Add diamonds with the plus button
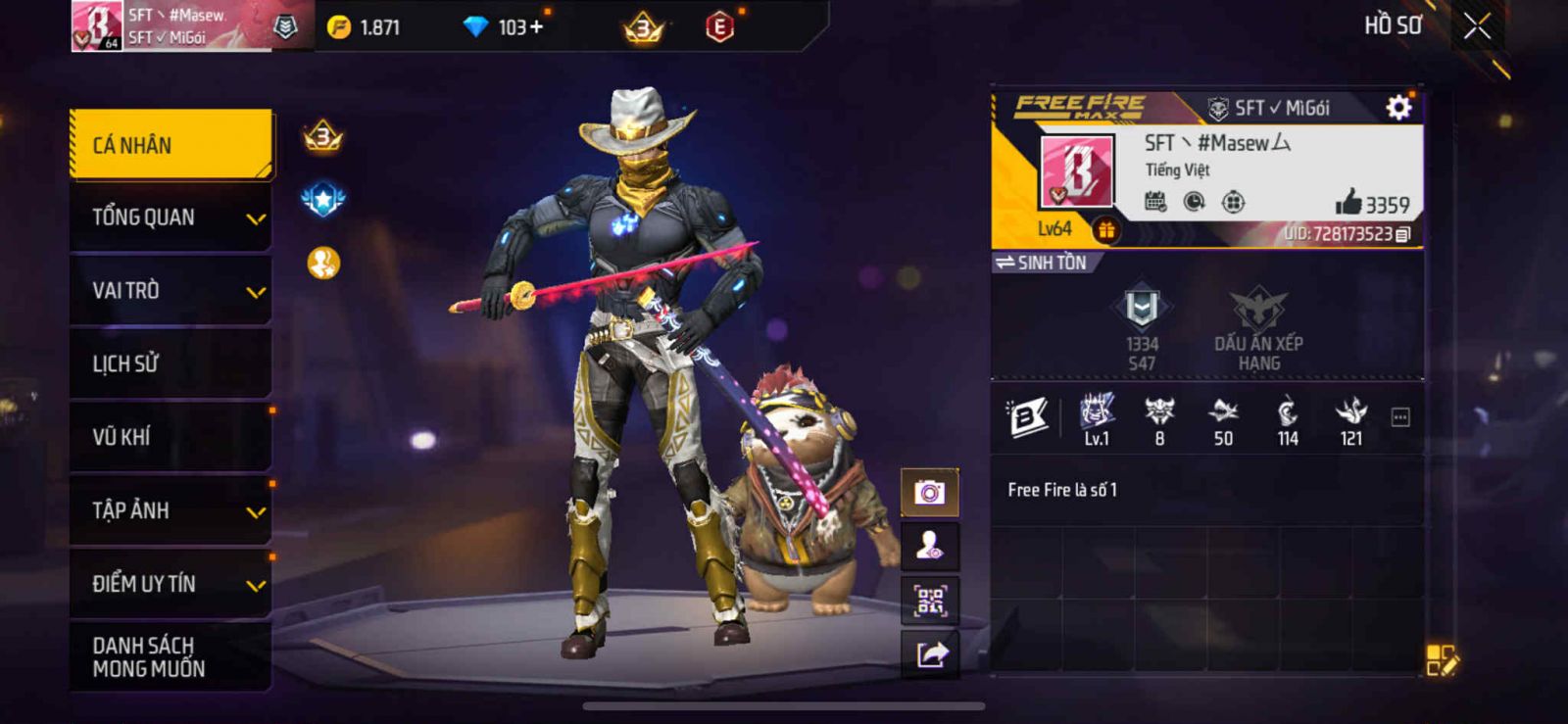The height and width of the screenshot is (724, 1568). (x=536, y=27)
